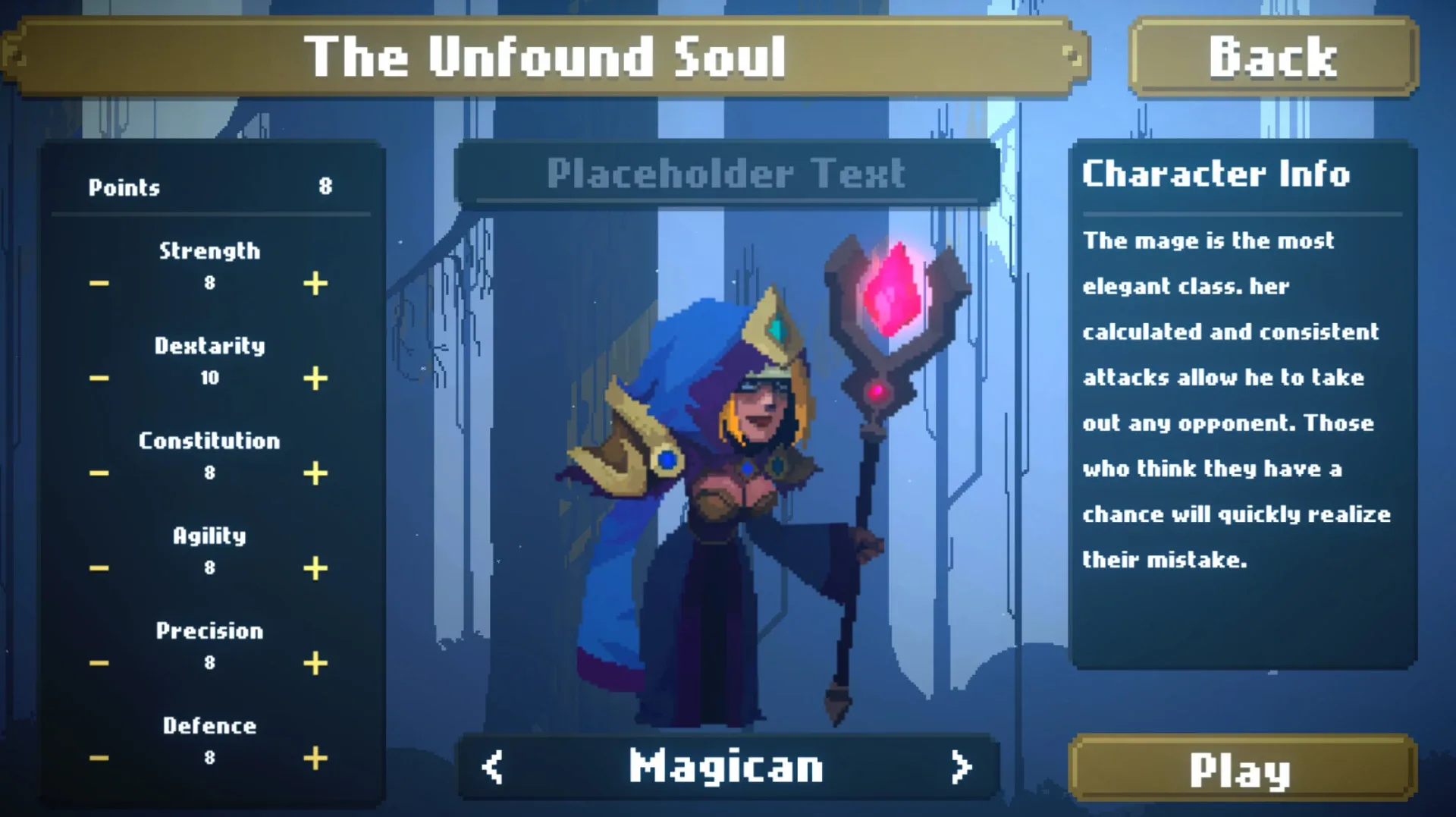Increase the Precision stat

tap(315, 661)
